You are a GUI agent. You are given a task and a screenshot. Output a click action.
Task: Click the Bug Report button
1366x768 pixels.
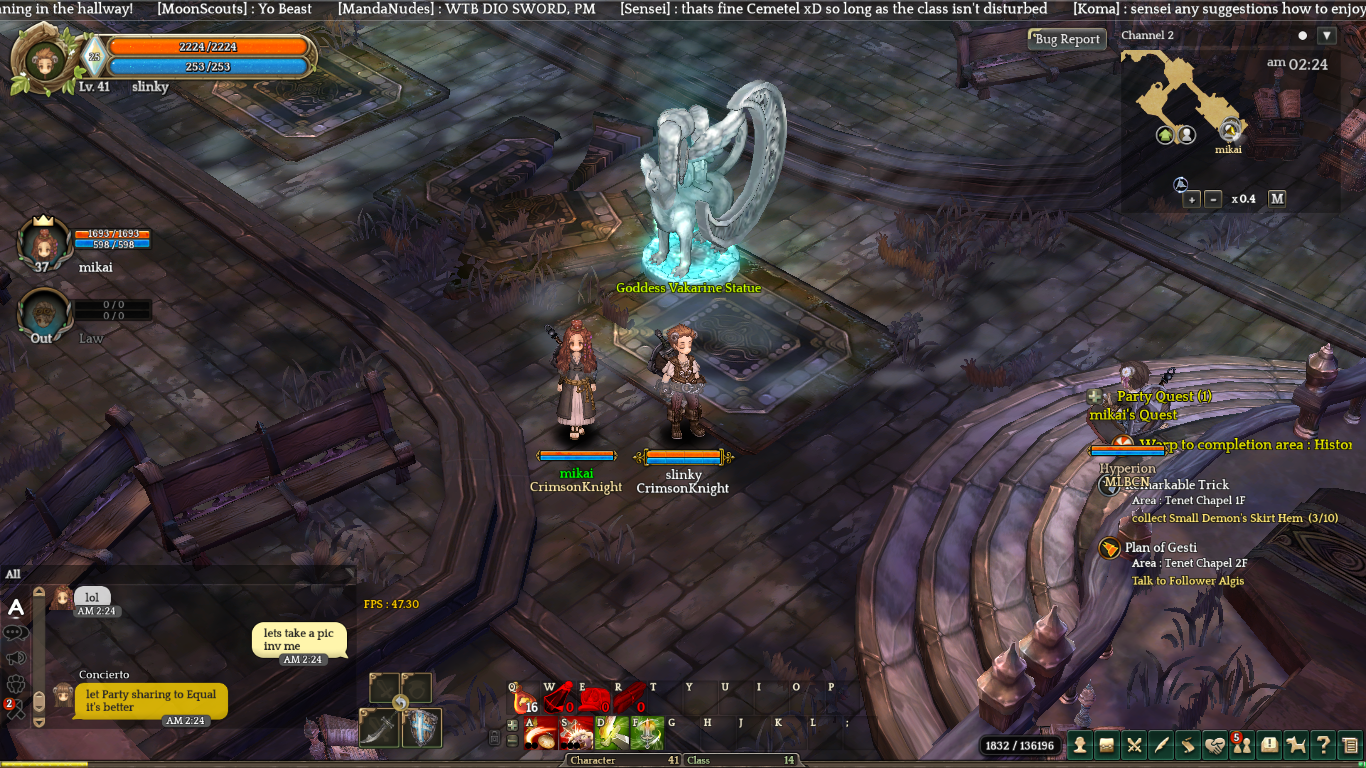(1067, 39)
